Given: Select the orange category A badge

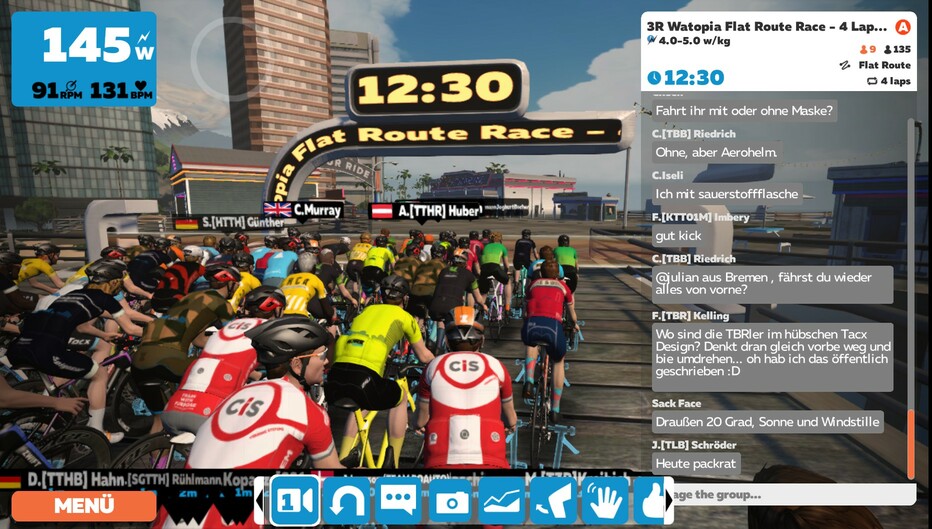Looking at the screenshot, I should tap(903, 27).
